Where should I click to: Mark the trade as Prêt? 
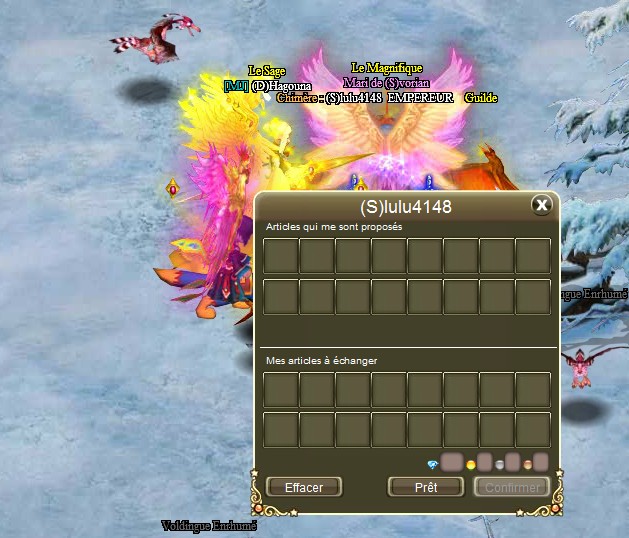[x=426, y=487]
